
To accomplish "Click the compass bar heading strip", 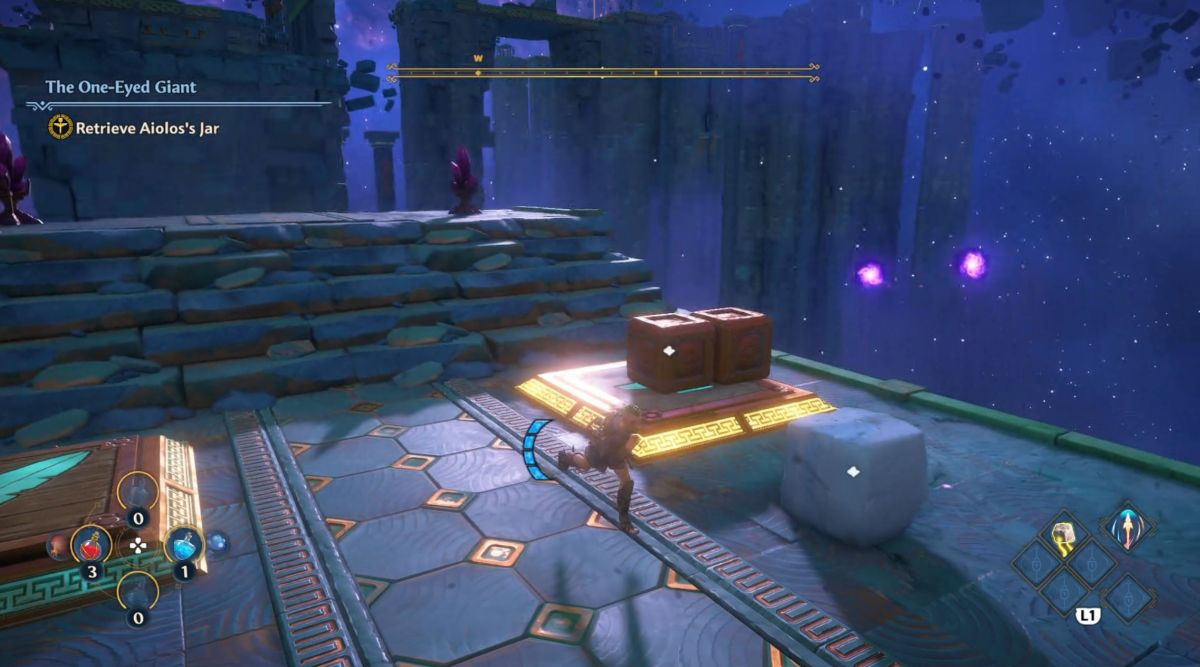I will (x=603, y=72).
